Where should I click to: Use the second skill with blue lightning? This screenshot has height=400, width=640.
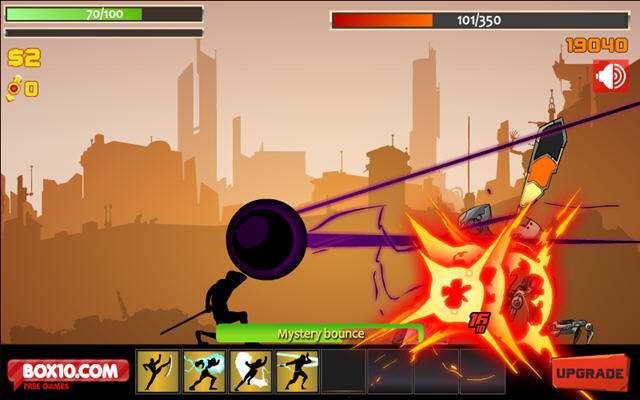coord(204,371)
